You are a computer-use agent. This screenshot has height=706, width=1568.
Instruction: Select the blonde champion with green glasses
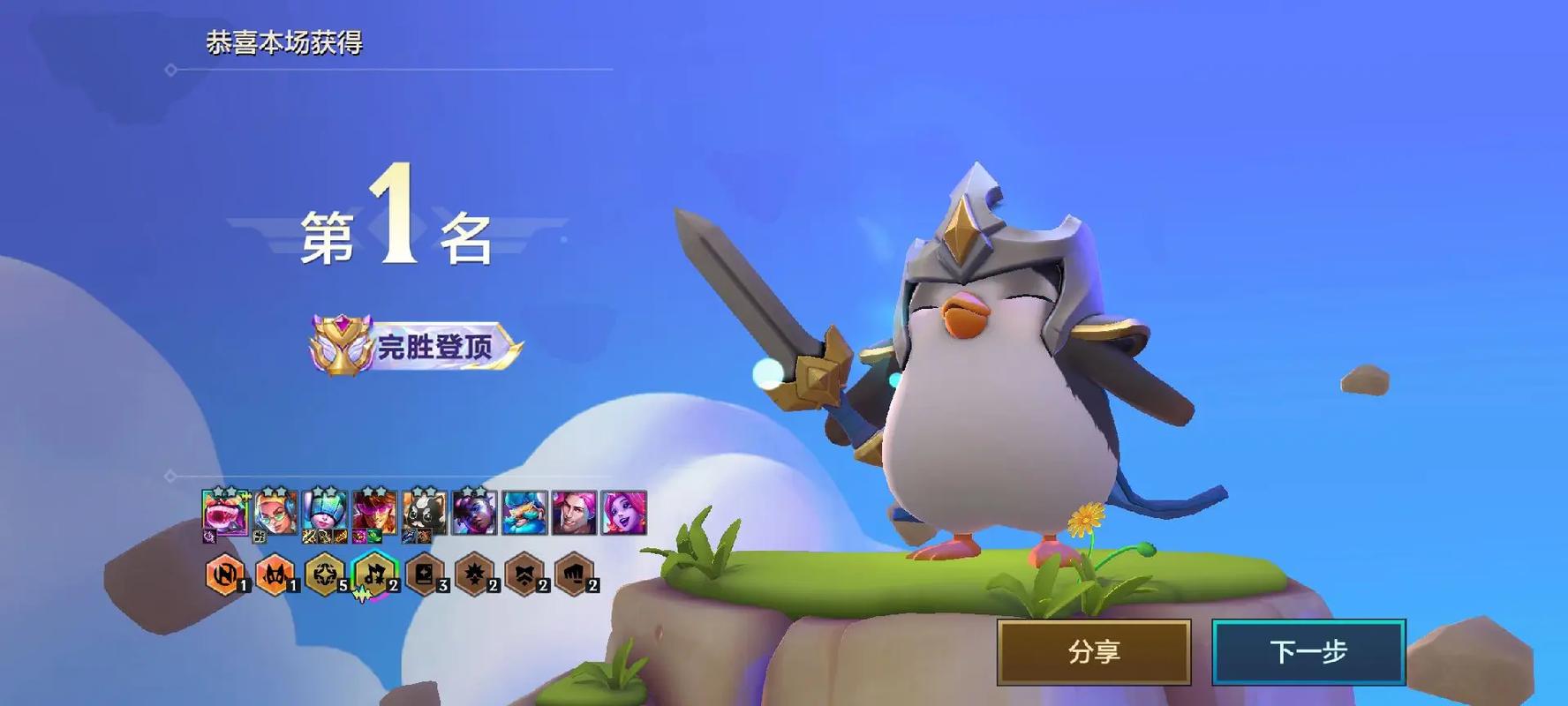click(275, 513)
